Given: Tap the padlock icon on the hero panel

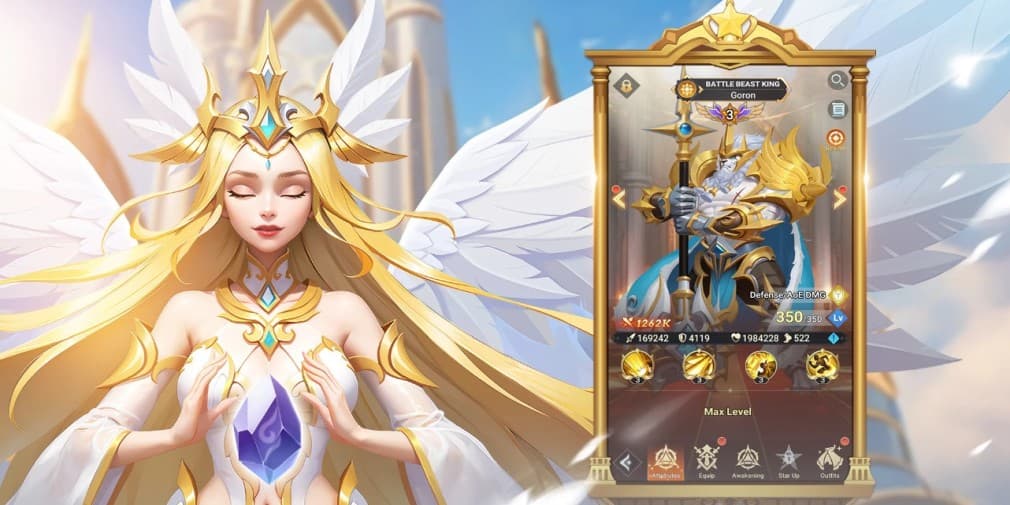Looking at the screenshot, I should pyautogui.click(x=627, y=85).
